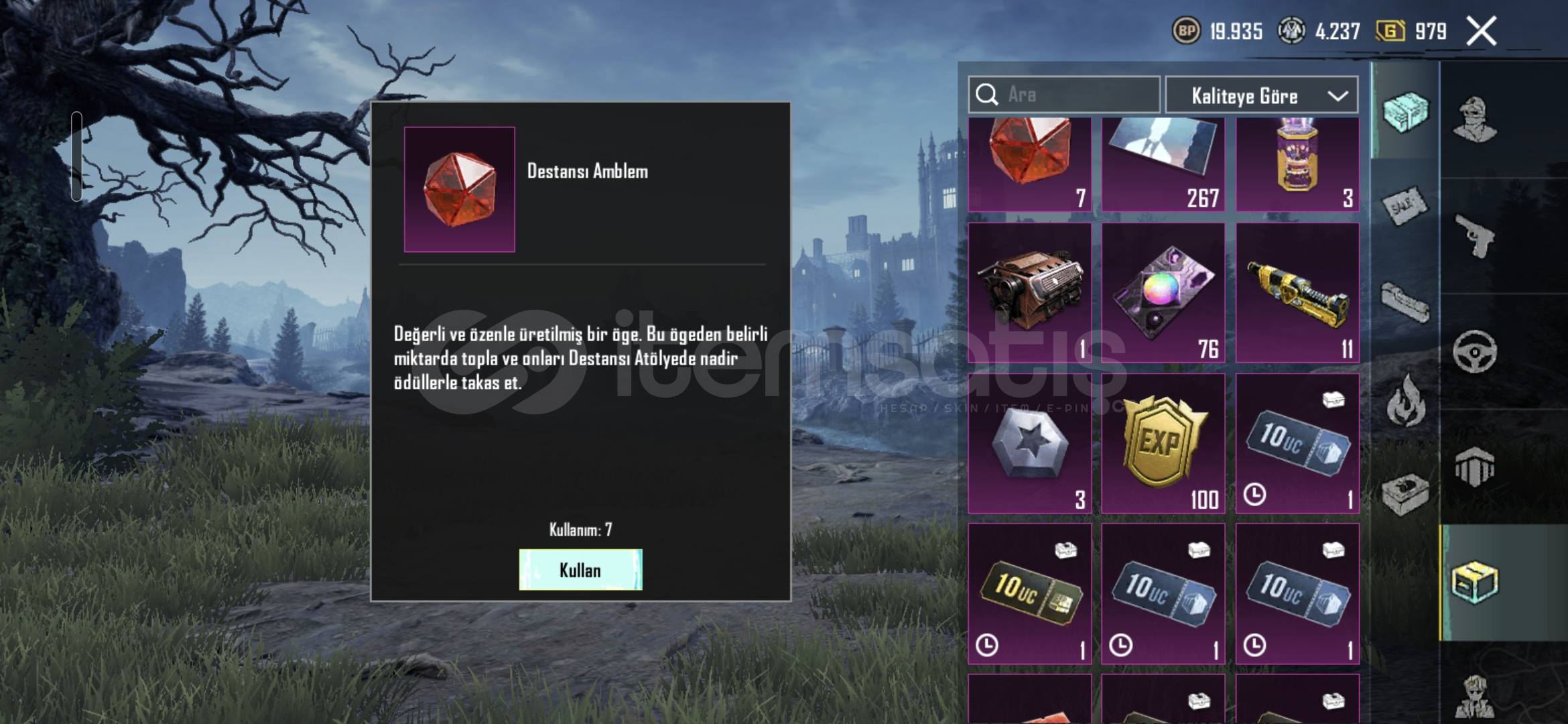Select the golden EXP badge slot
The width and height of the screenshot is (1568, 724).
(x=1163, y=444)
